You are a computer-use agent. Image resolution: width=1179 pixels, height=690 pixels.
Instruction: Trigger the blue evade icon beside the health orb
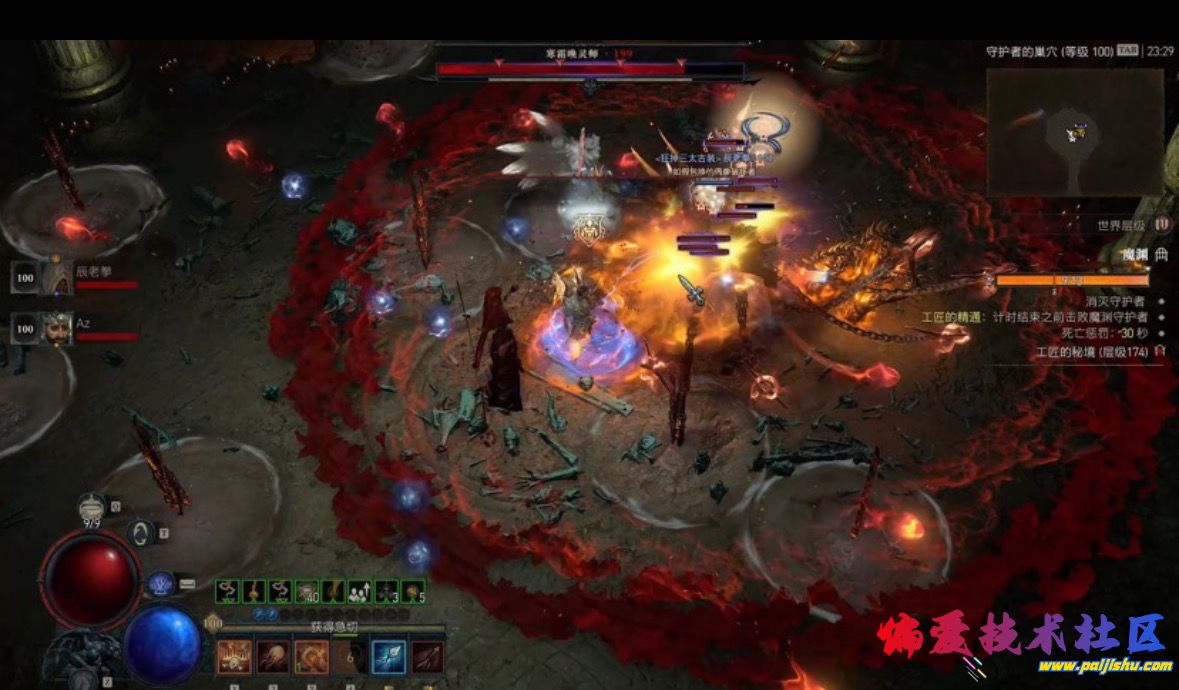coord(160,583)
